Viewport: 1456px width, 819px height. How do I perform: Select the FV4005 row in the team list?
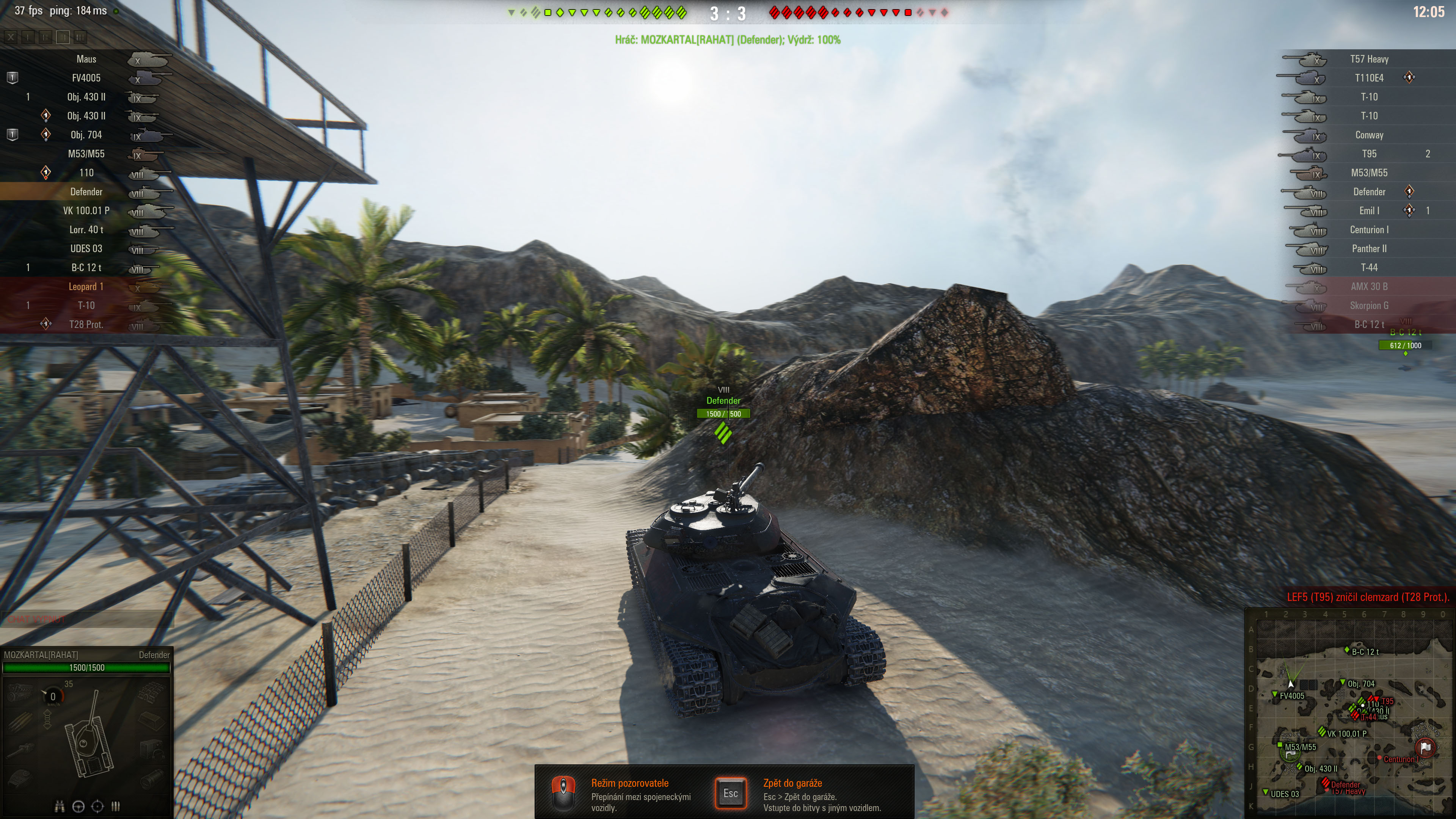(x=86, y=78)
